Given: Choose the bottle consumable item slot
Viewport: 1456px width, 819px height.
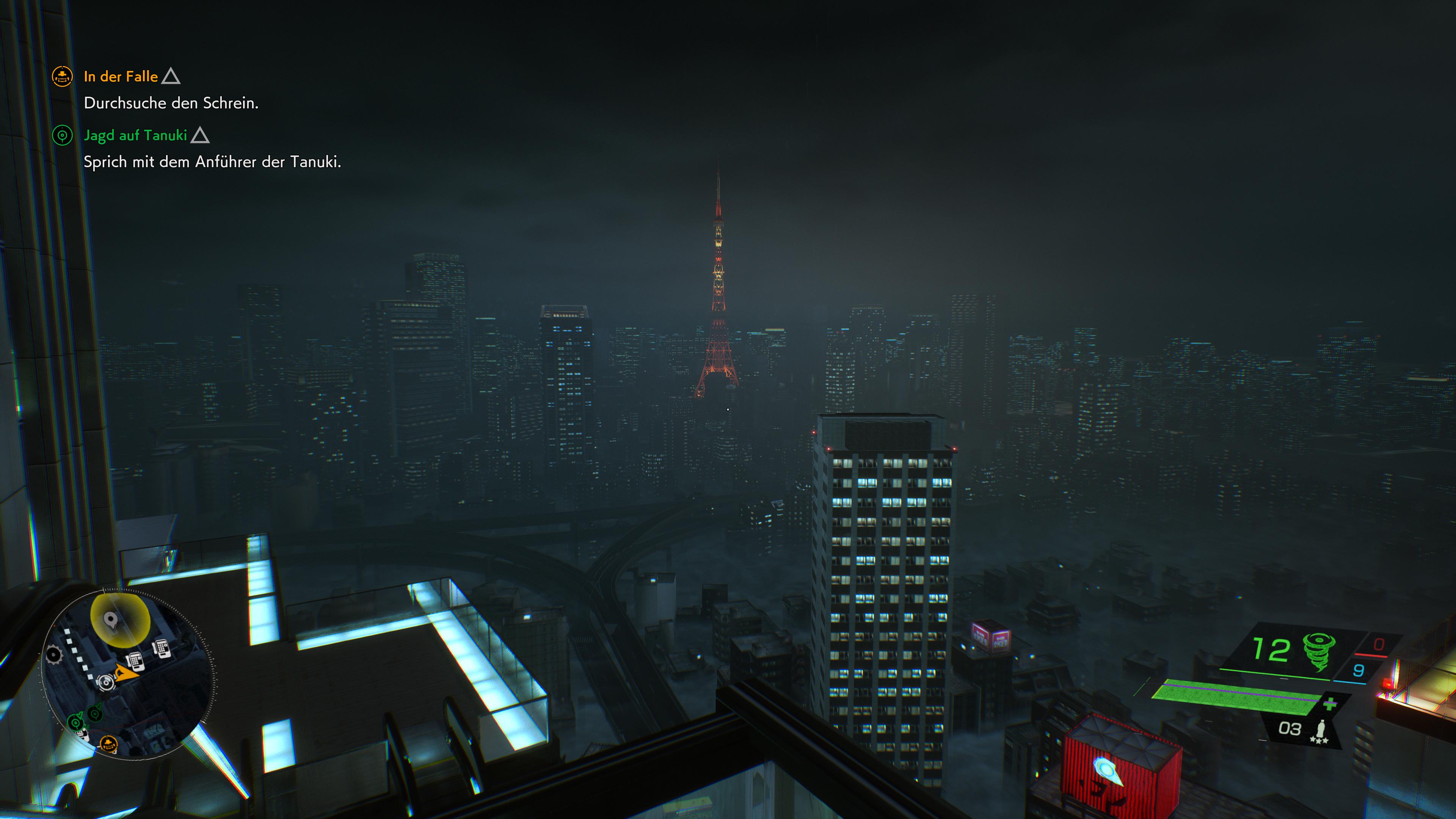Looking at the screenshot, I should pos(1321,730).
